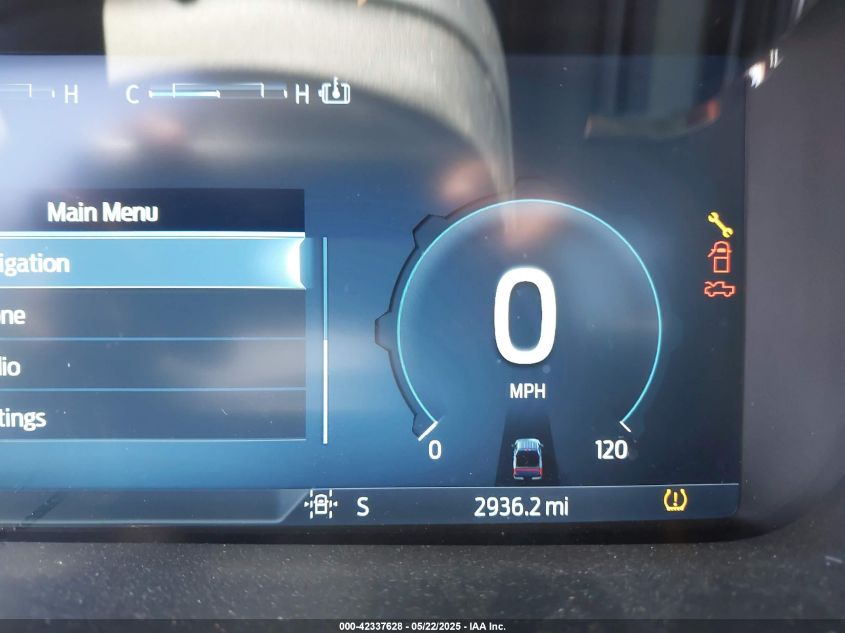Click the Main Menu vertical scrollbar

point(325,340)
